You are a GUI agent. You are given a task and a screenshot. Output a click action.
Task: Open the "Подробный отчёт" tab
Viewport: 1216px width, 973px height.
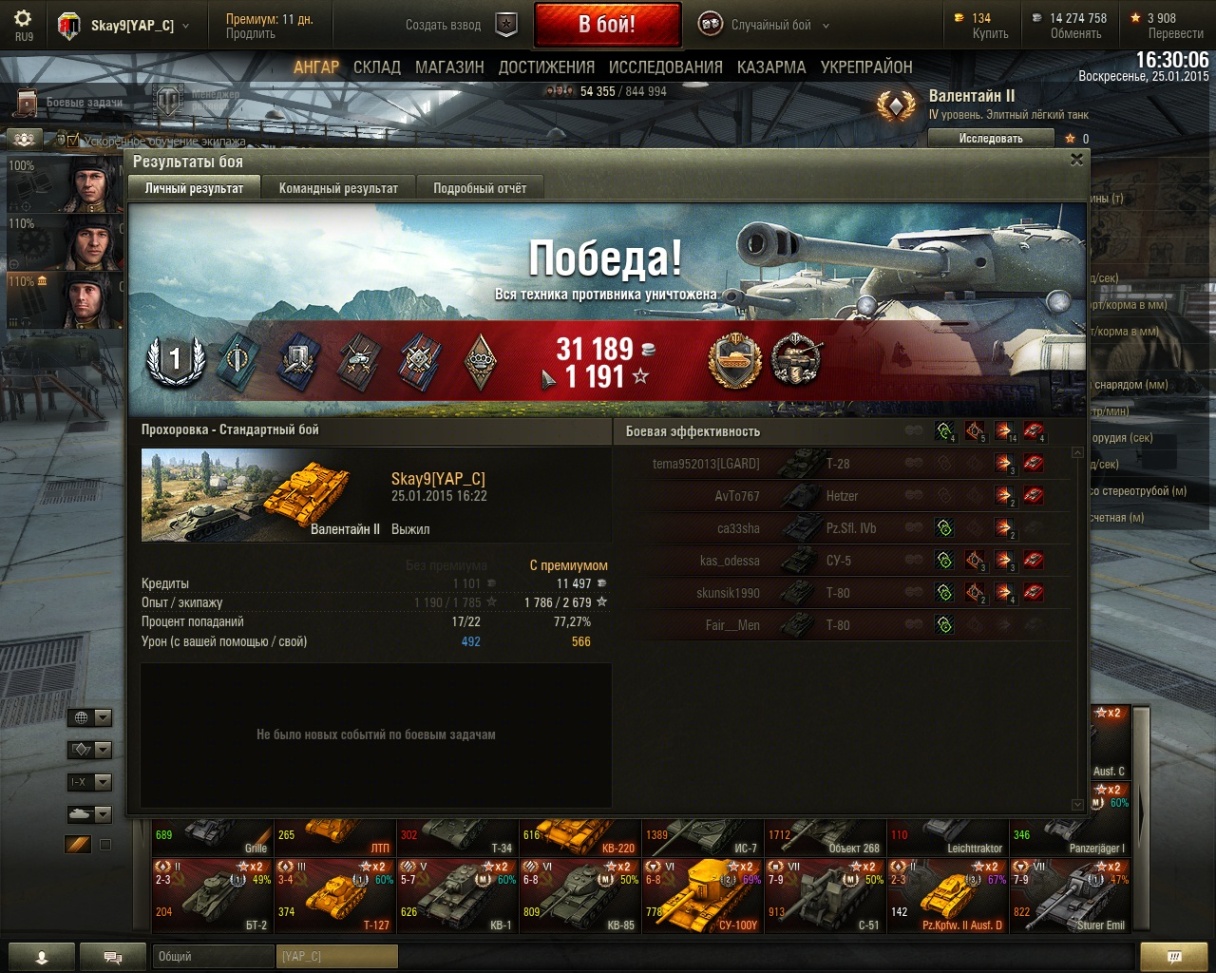[479, 188]
